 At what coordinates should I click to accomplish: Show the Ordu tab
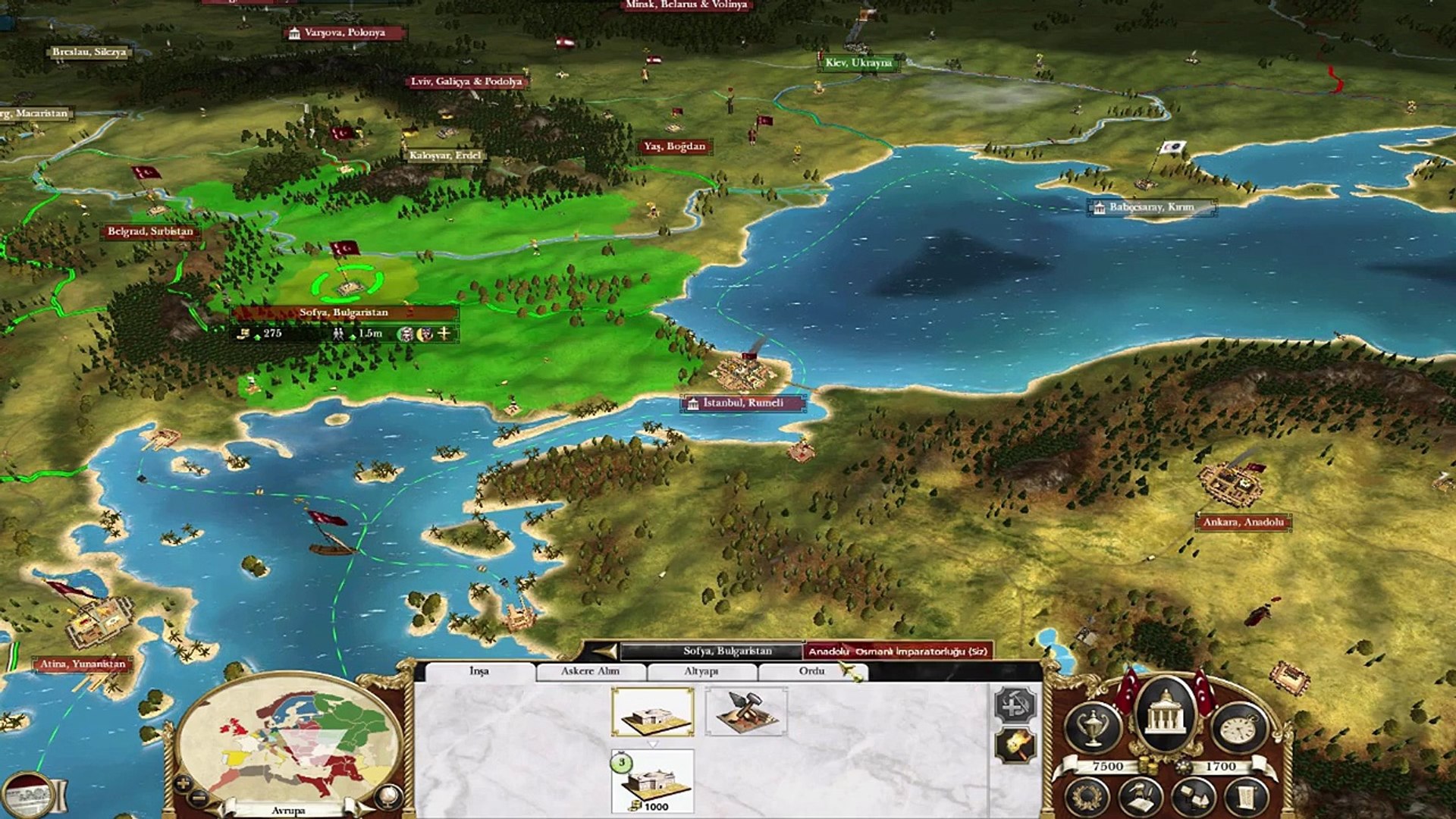(x=811, y=671)
